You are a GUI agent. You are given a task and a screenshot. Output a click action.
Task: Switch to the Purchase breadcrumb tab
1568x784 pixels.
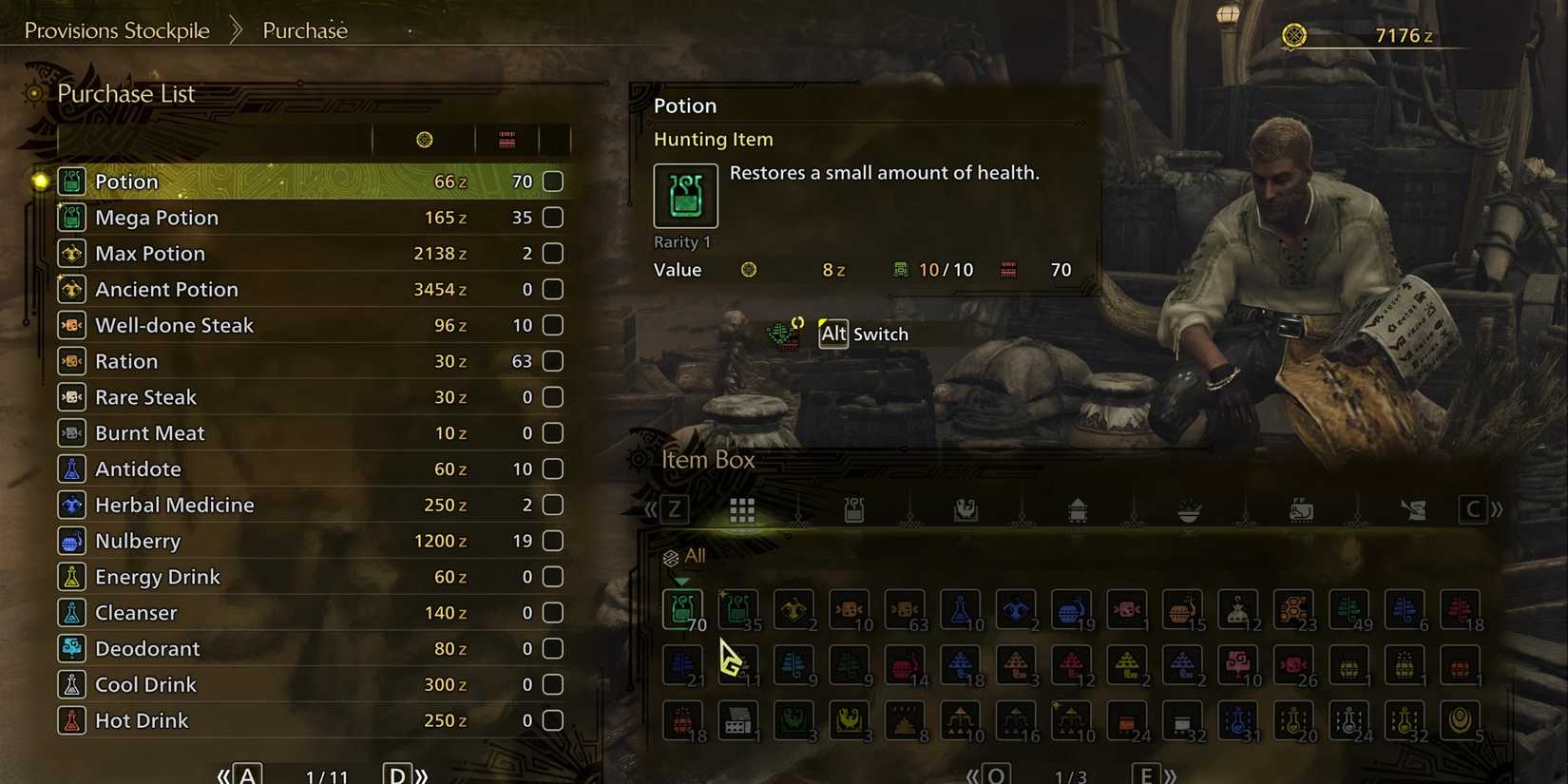tap(305, 29)
